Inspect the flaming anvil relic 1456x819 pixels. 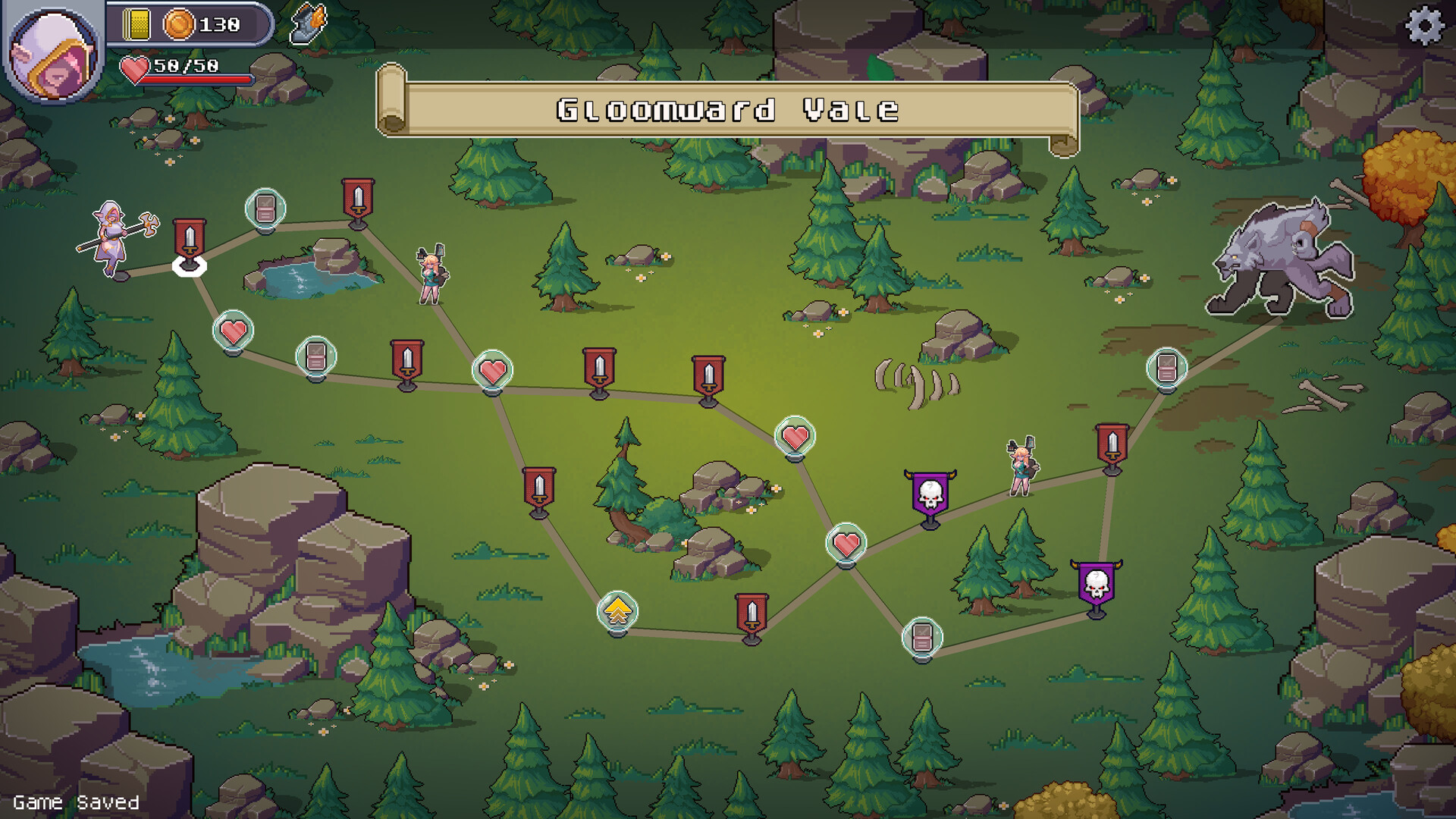(x=309, y=24)
